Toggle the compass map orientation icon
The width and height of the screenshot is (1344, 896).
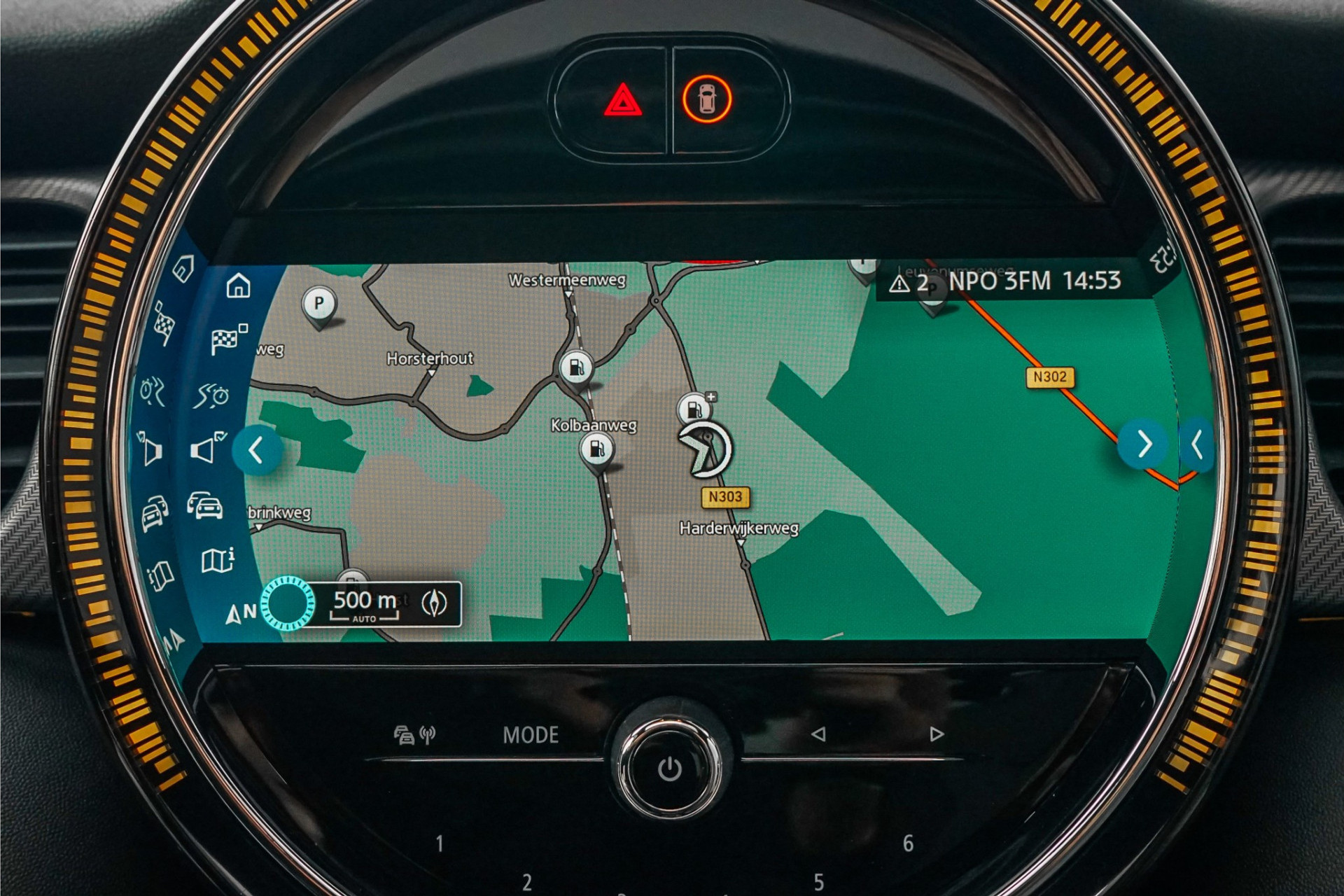pos(434,603)
